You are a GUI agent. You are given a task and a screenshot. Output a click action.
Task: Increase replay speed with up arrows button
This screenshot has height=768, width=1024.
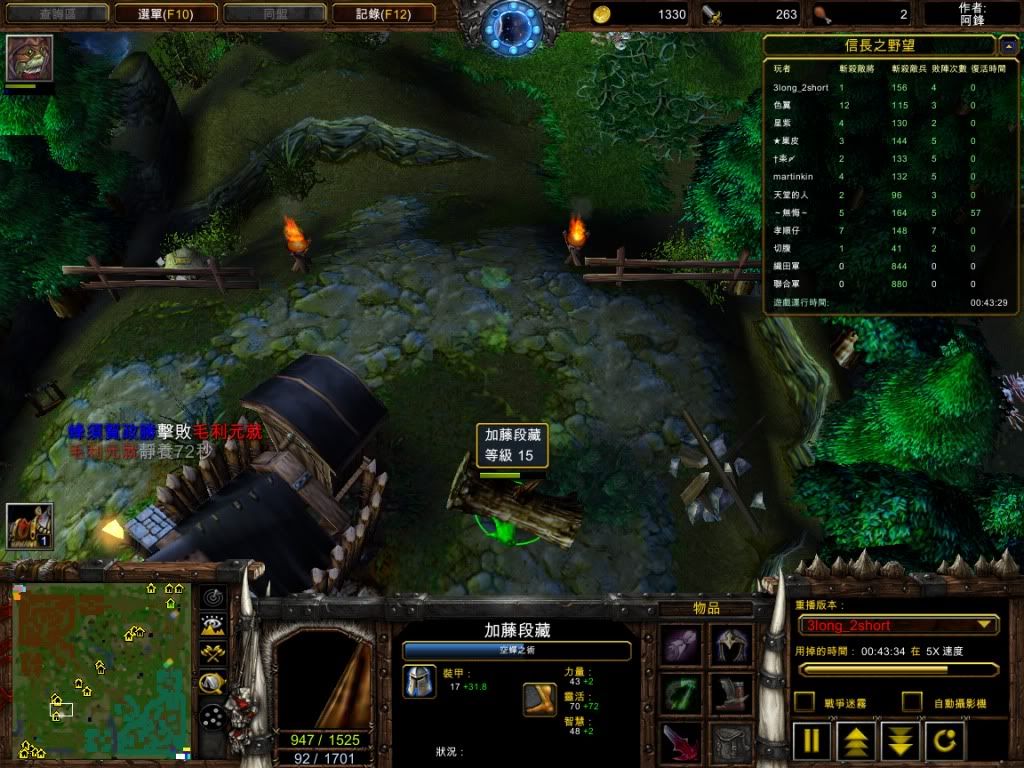(x=856, y=741)
